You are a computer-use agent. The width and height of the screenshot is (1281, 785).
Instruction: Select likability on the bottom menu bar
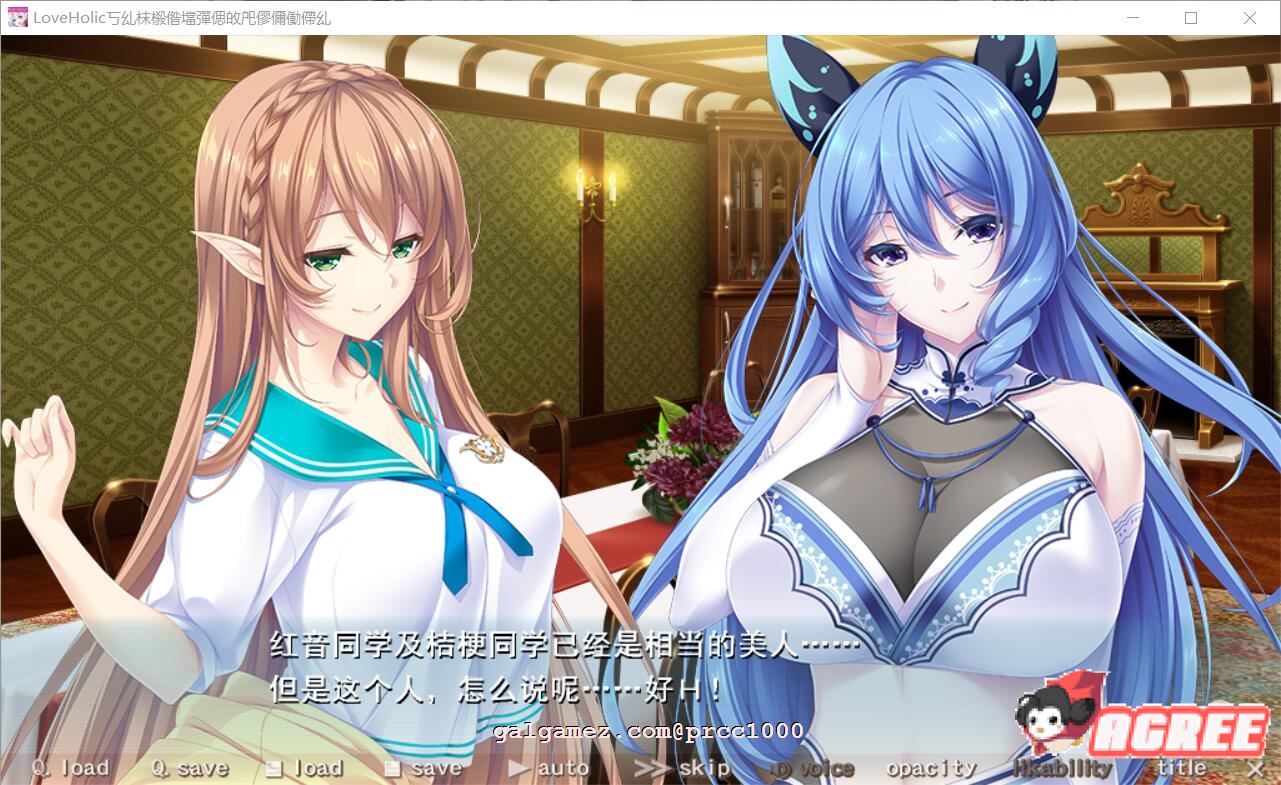(1063, 768)
